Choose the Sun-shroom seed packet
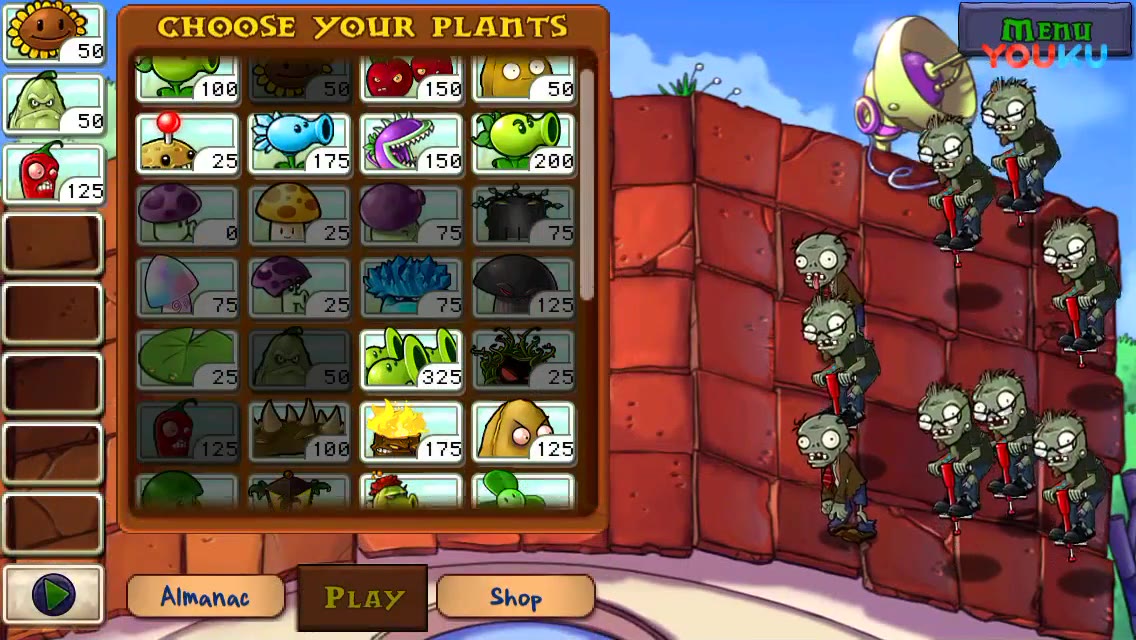The width and height of the screenshot is (1136, 640). click(299, 216)
